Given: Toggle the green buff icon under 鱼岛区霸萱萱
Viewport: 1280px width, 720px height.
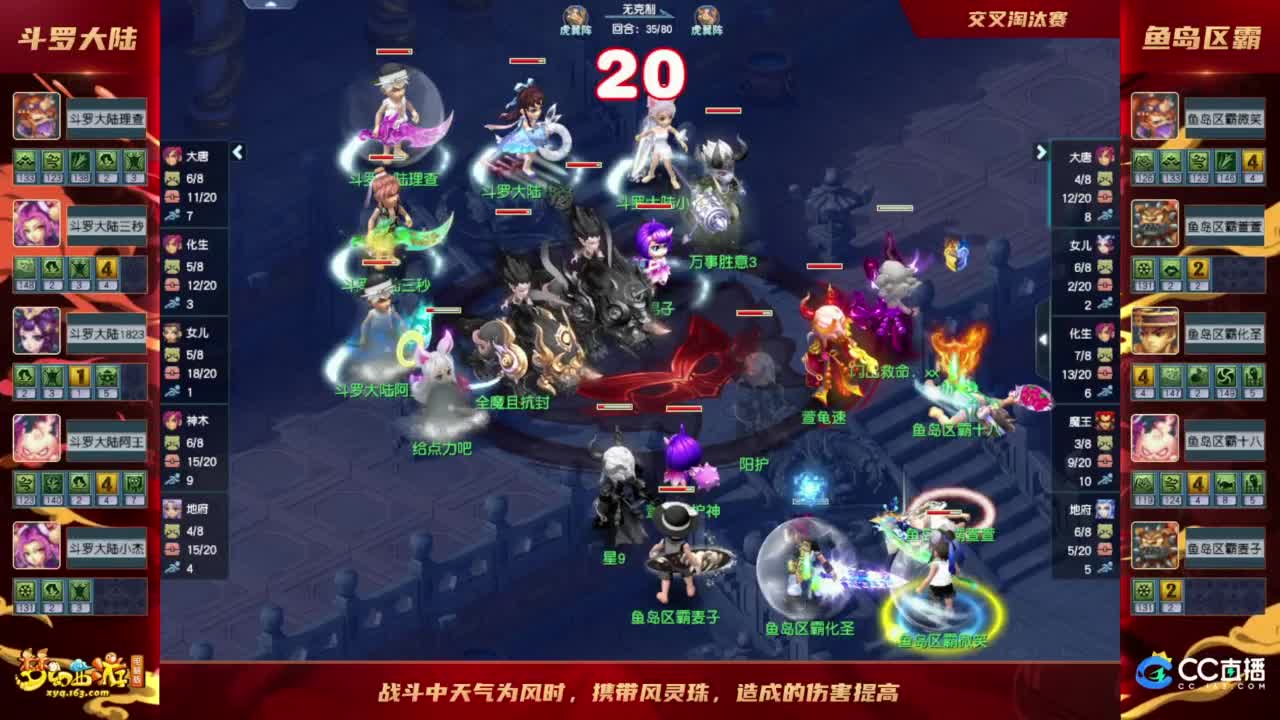Looking at the screenshot, I should [x=1144, y=269].
